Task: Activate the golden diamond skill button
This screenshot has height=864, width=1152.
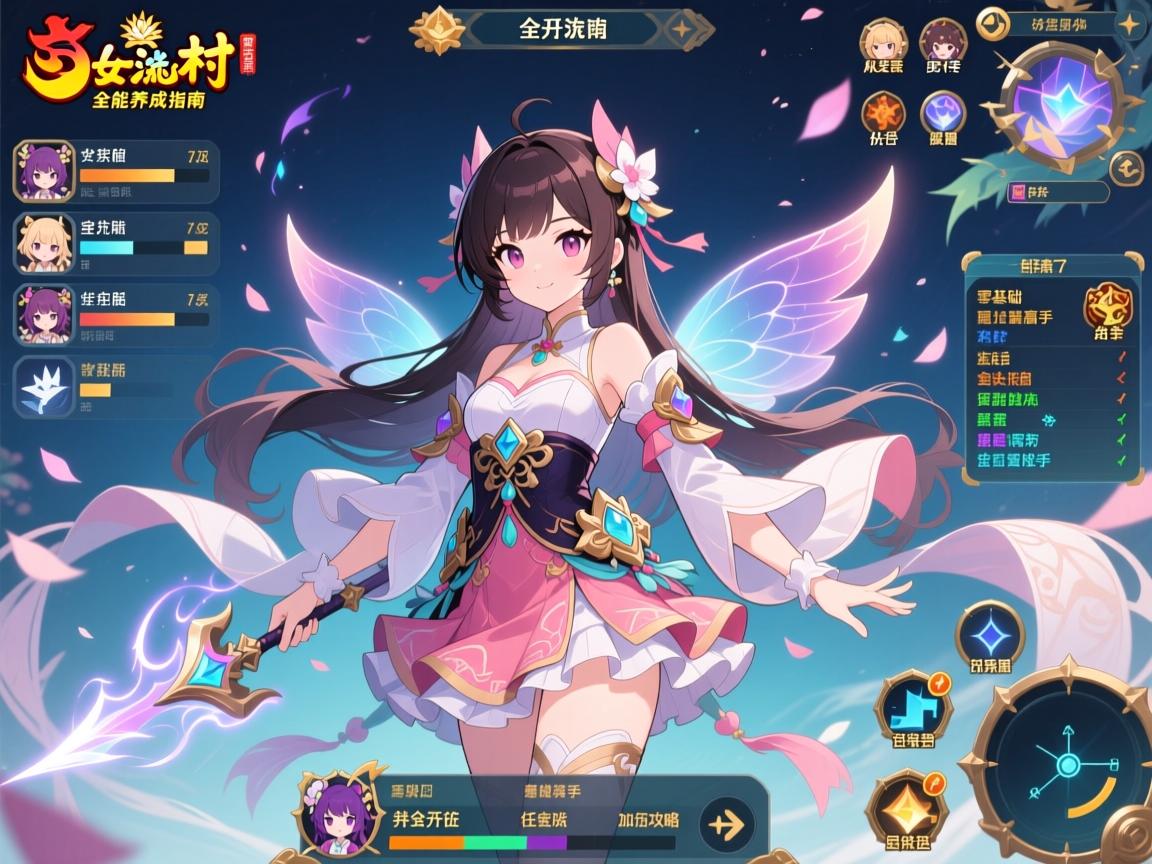Action: [x=905, y=806]
